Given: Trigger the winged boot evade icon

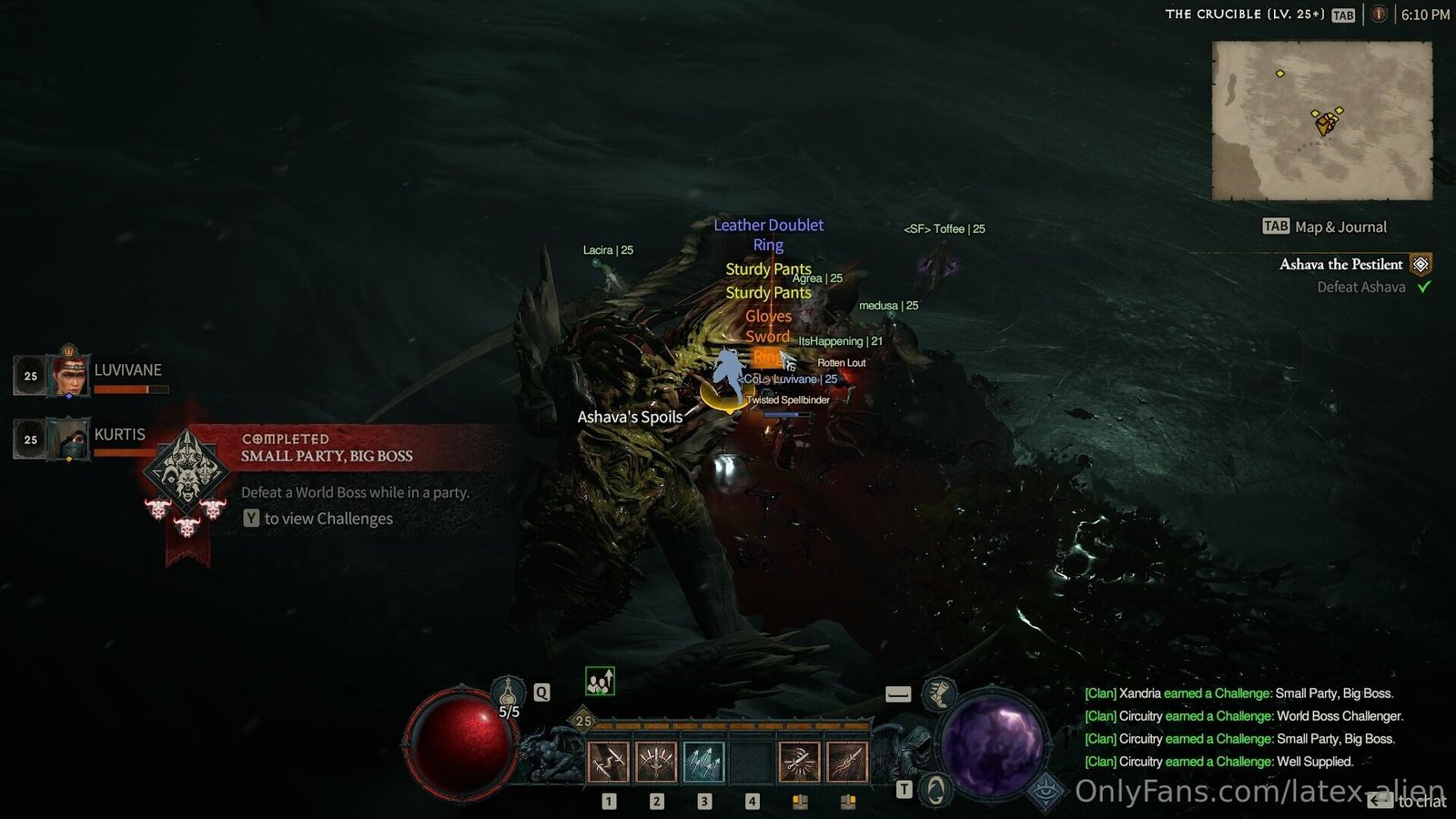Looking at the screenshot, I should [938, 694].
